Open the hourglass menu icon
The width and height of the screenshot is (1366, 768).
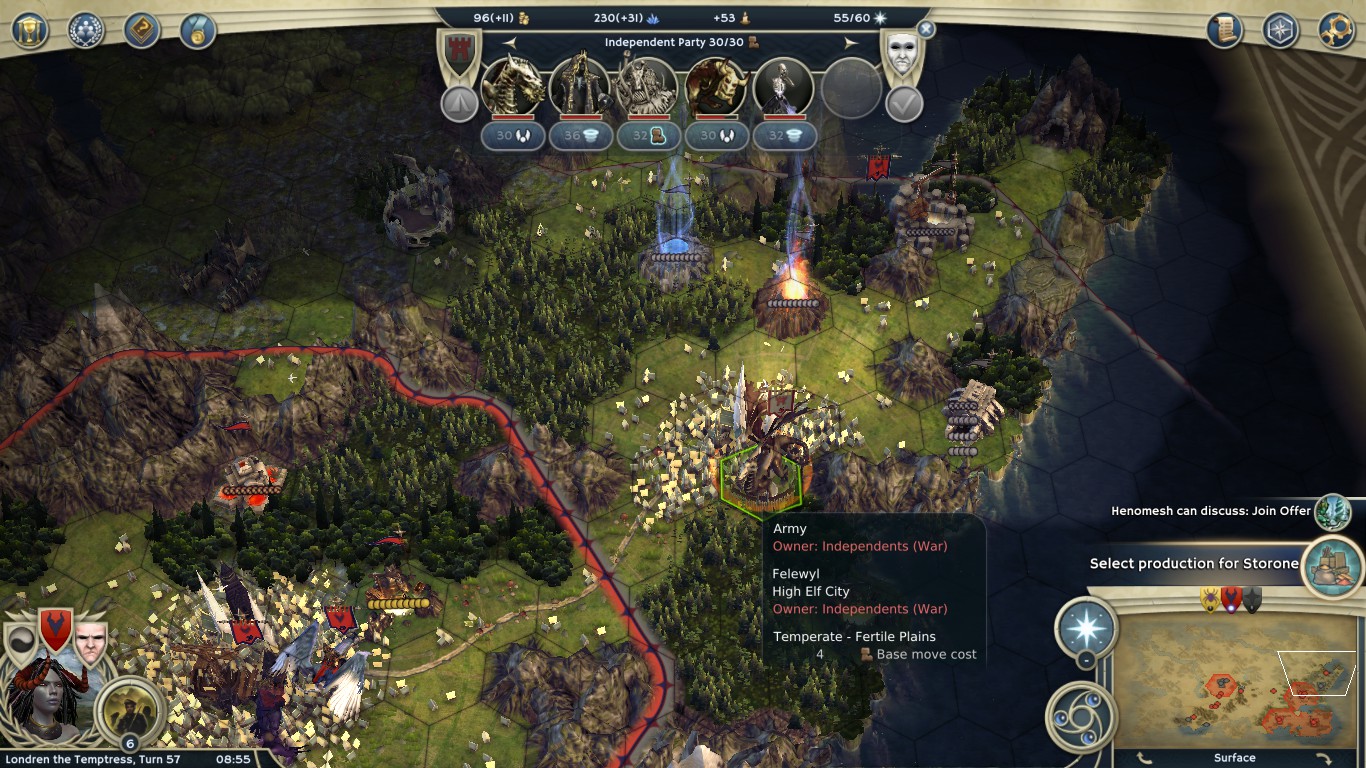30,30
